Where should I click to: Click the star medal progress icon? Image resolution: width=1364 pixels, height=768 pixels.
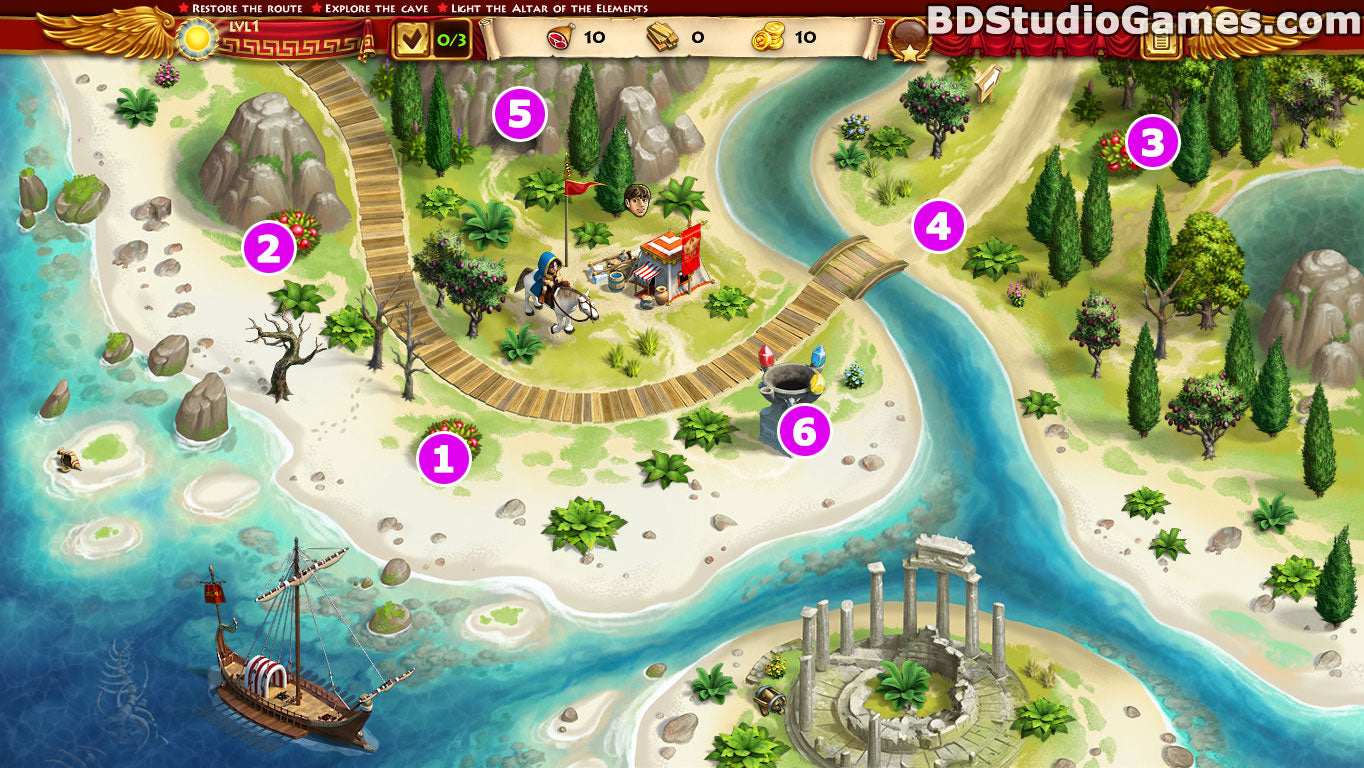coord(908,41)
